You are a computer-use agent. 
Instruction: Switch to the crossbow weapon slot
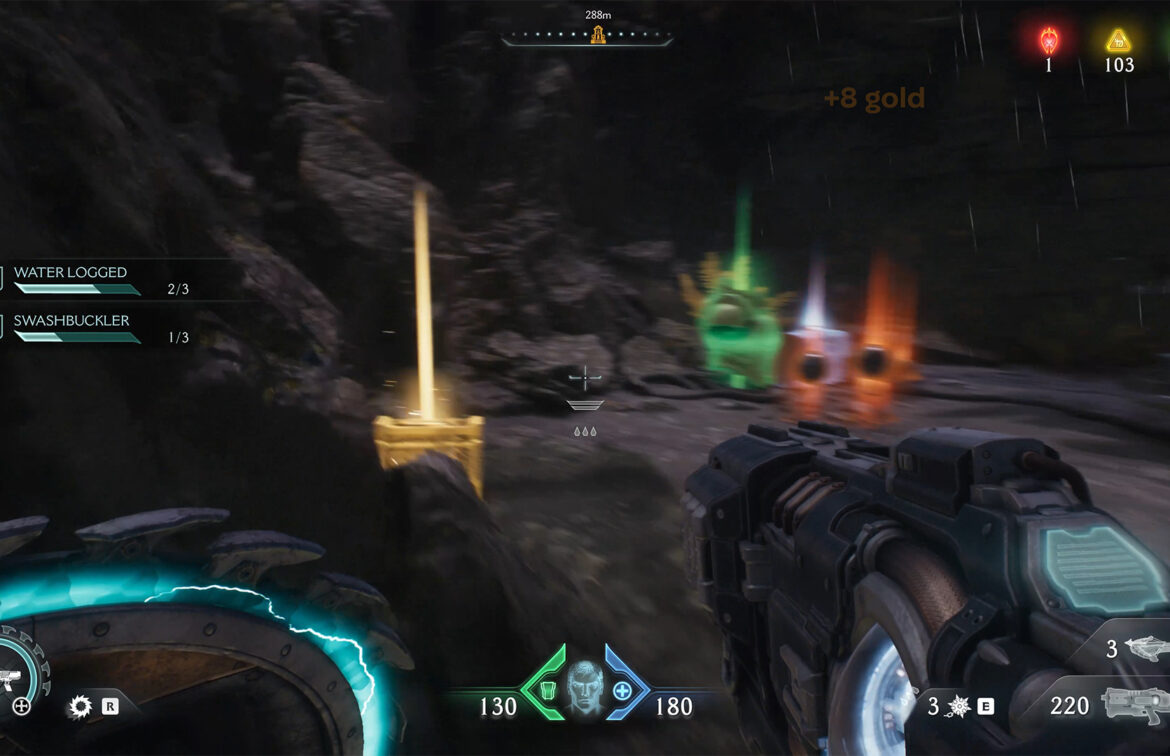1144,649
